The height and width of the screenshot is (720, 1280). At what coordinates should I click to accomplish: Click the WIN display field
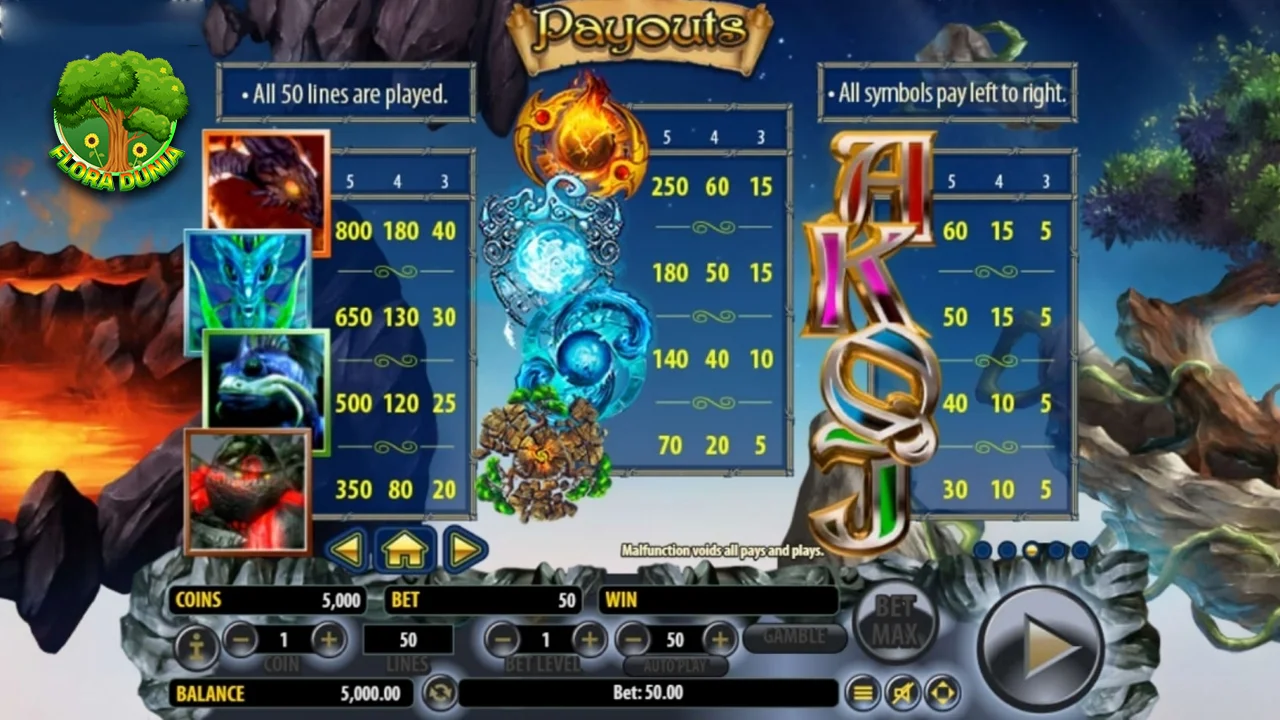pos(718,600)
